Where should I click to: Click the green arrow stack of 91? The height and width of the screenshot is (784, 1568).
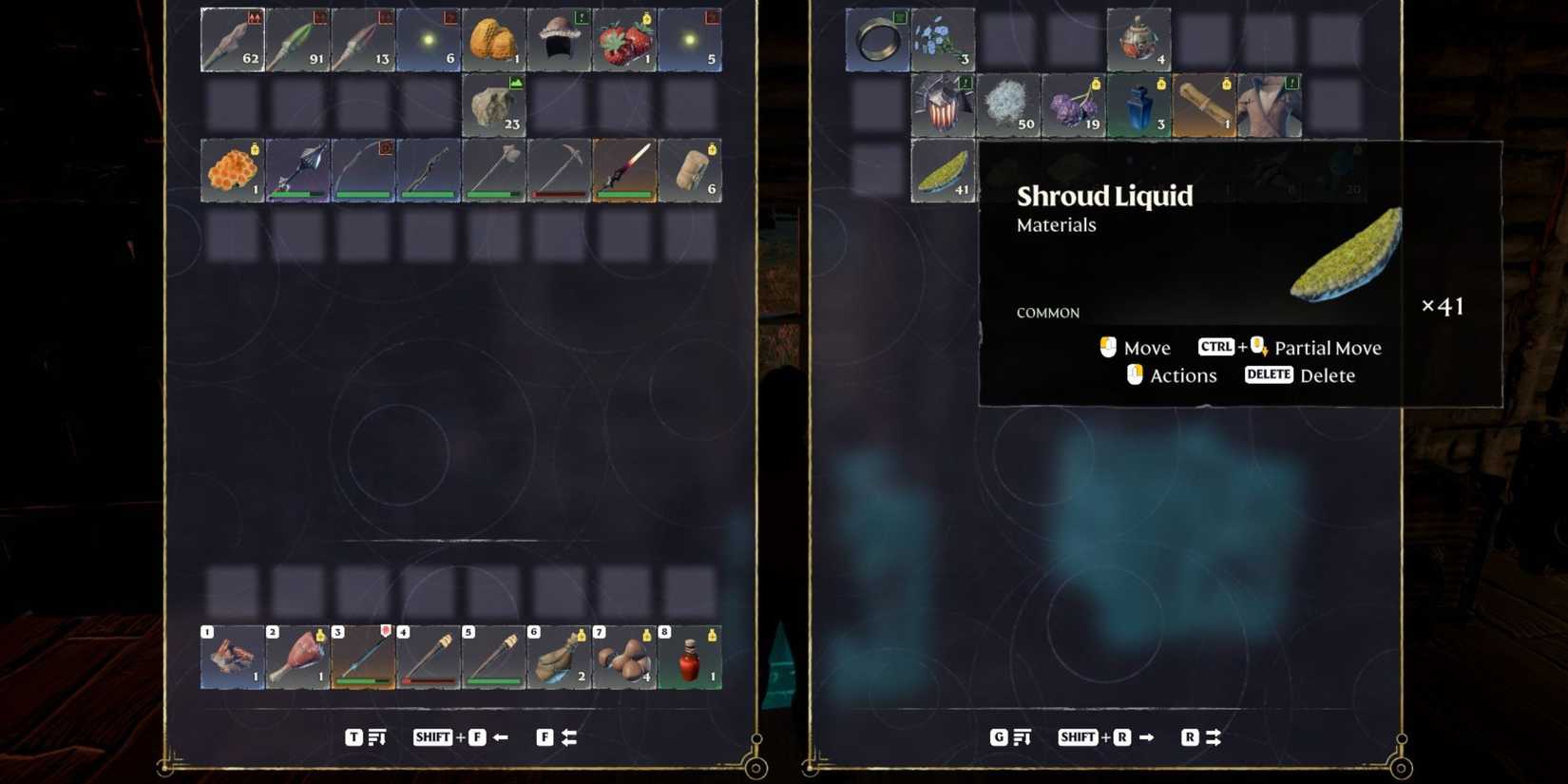point(296,38)
